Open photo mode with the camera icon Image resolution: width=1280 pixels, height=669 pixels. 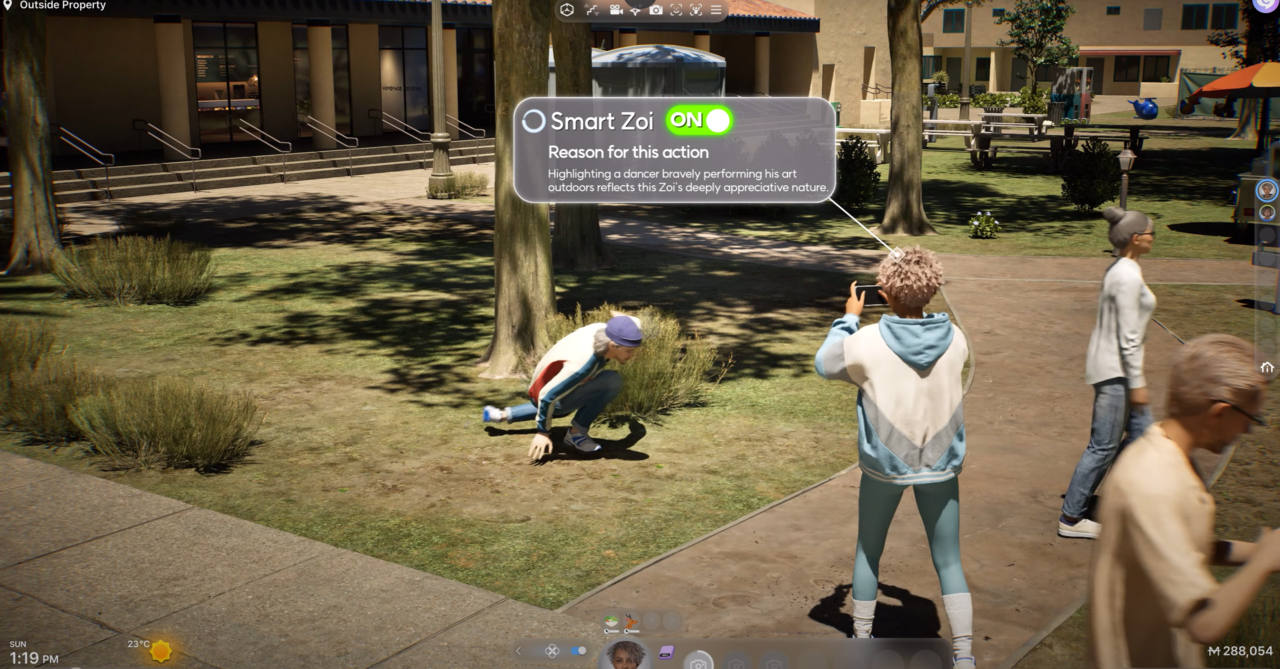coord(655,10)
